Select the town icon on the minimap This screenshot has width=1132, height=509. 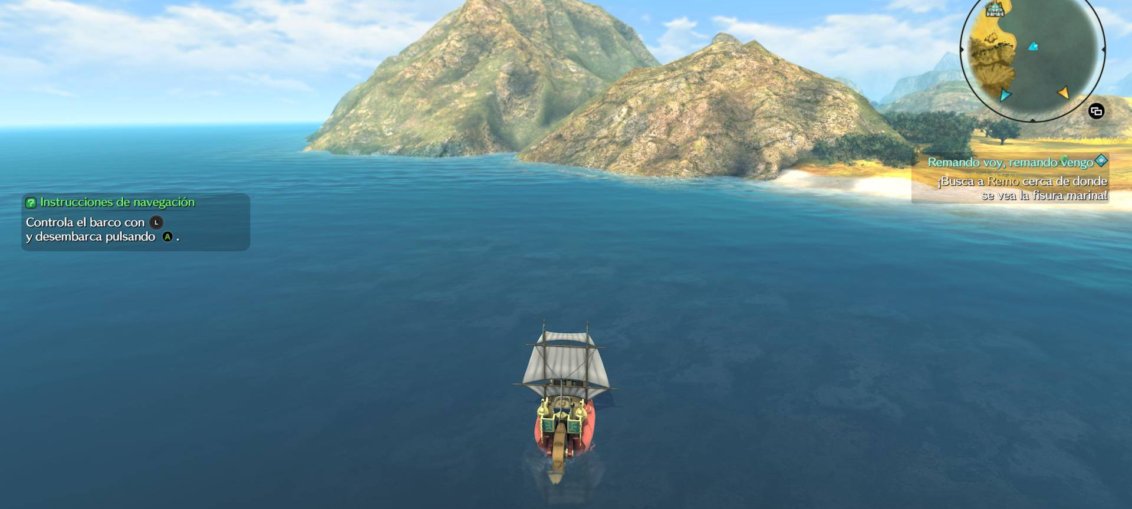995,9
